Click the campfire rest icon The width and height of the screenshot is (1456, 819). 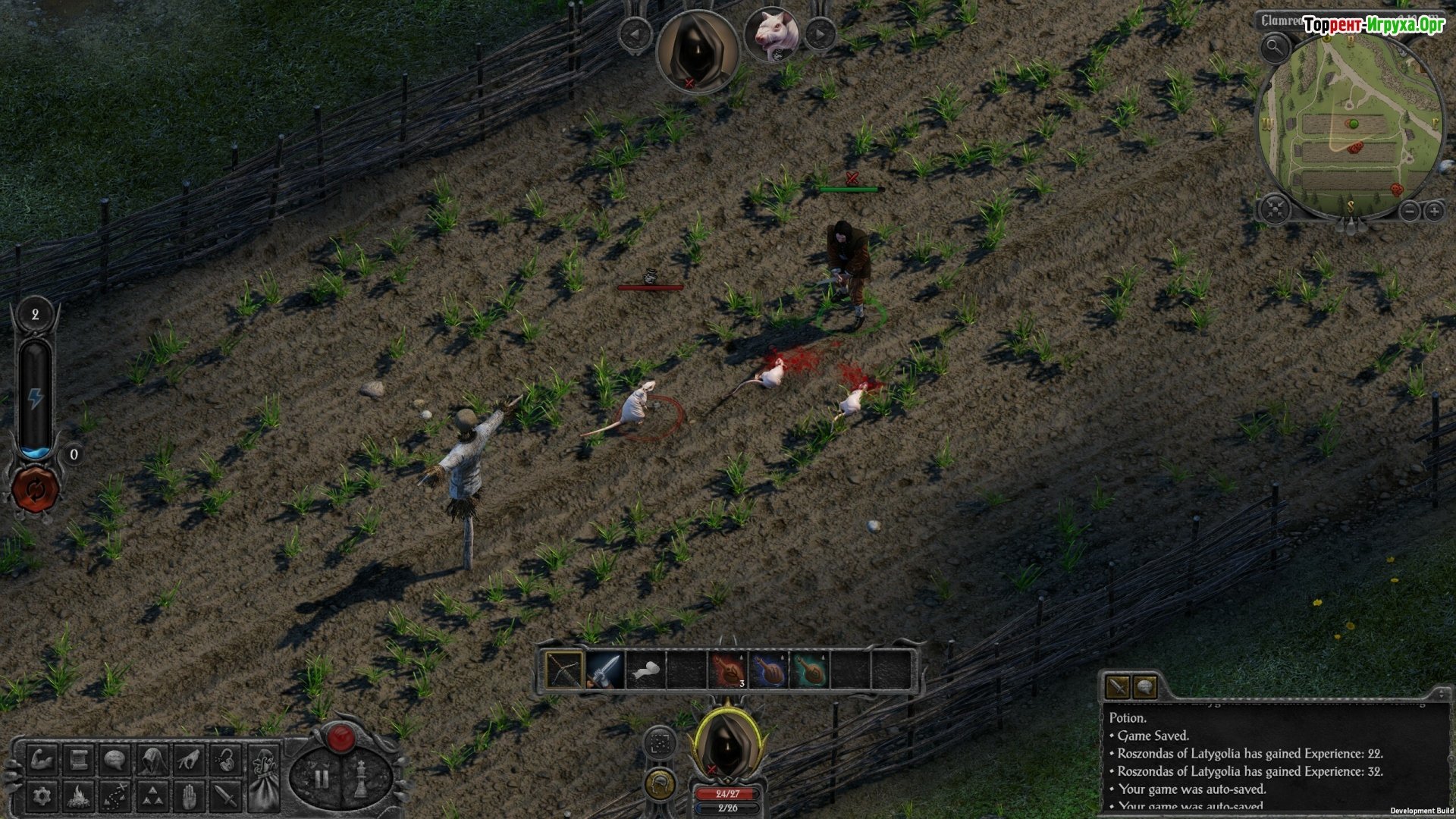[x=78, y=795]
